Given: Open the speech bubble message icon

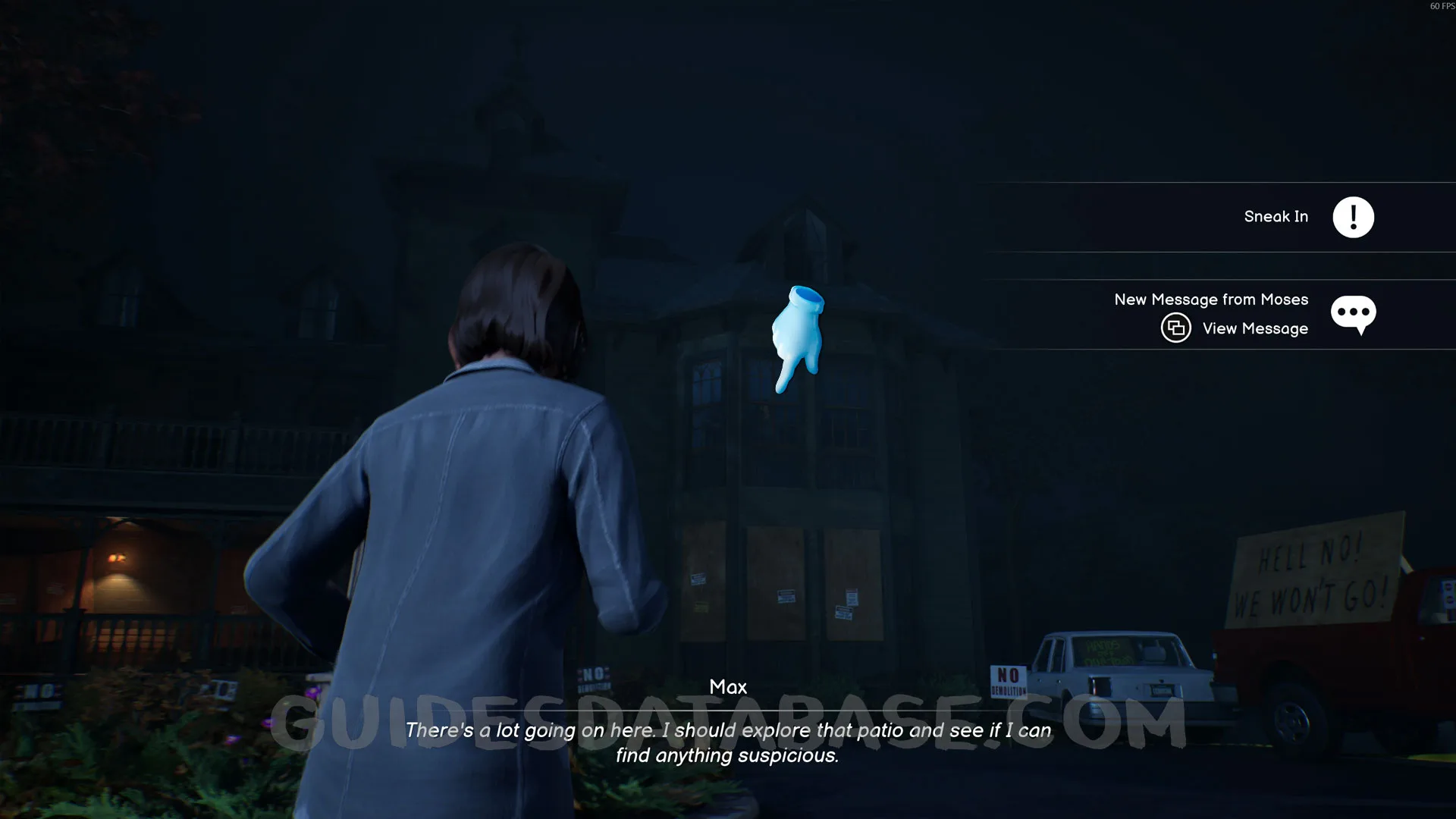Looking at the screenshot, I should (1353, 313).
